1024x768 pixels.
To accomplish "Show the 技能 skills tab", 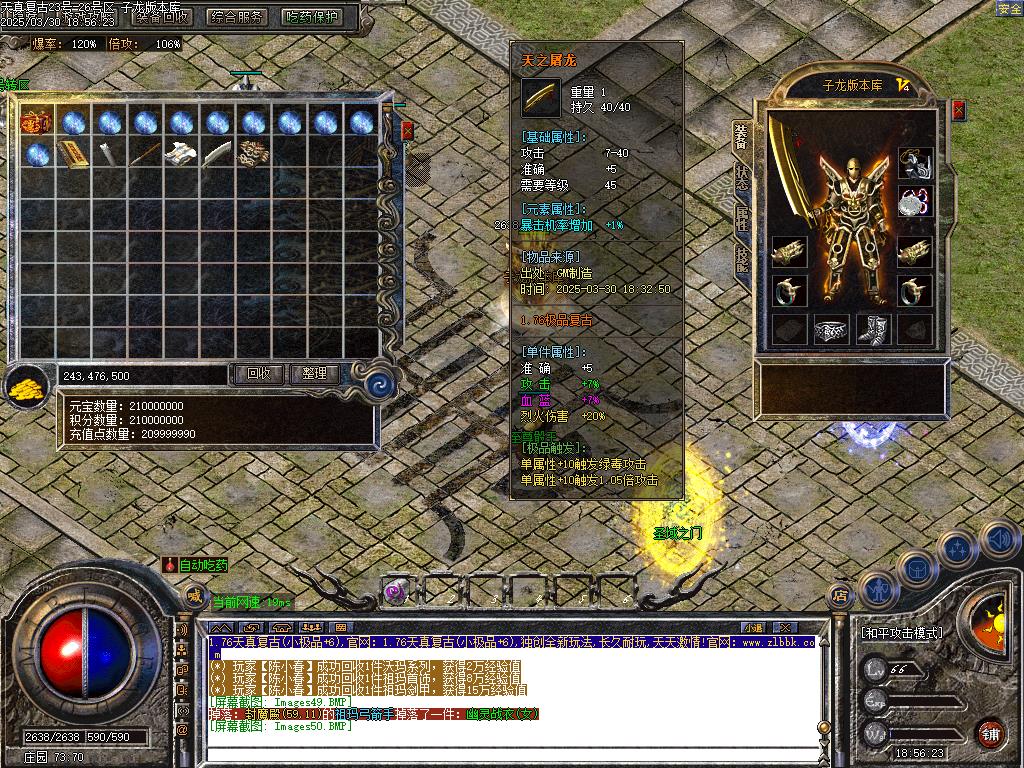I will pos(741,261).
